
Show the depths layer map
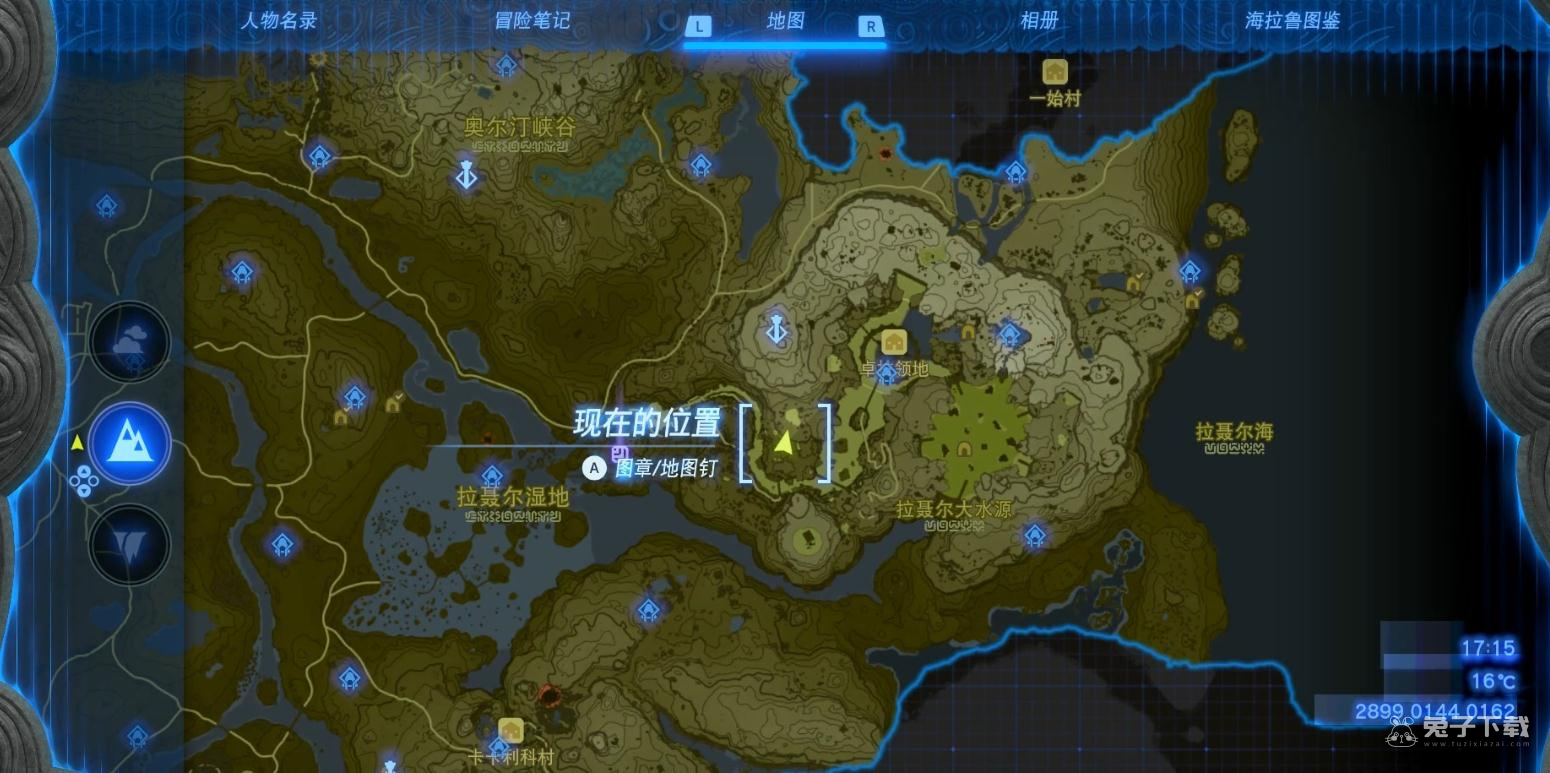(130, 544)
